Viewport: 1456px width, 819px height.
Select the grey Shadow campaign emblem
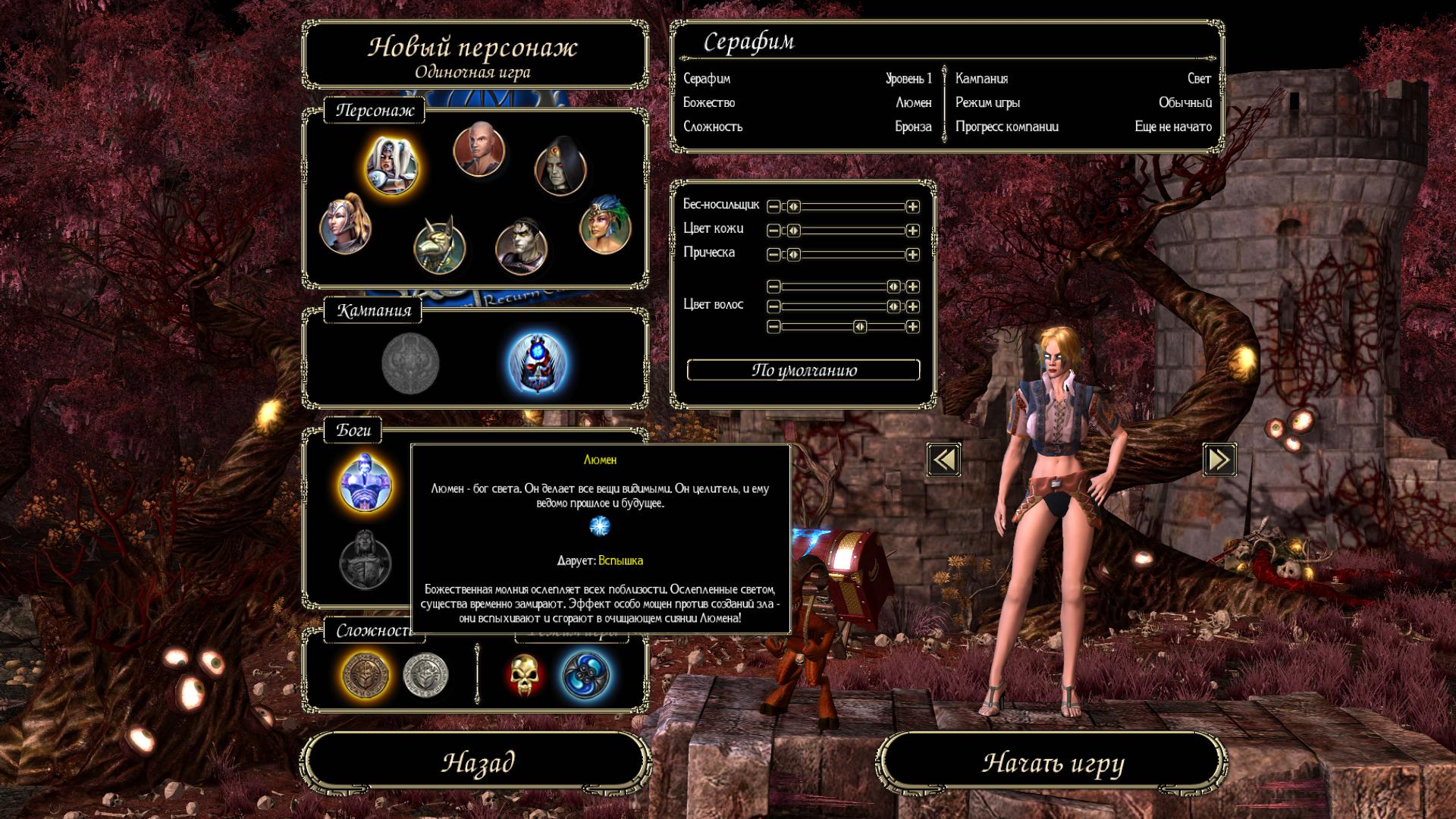(x=410, y=363)
